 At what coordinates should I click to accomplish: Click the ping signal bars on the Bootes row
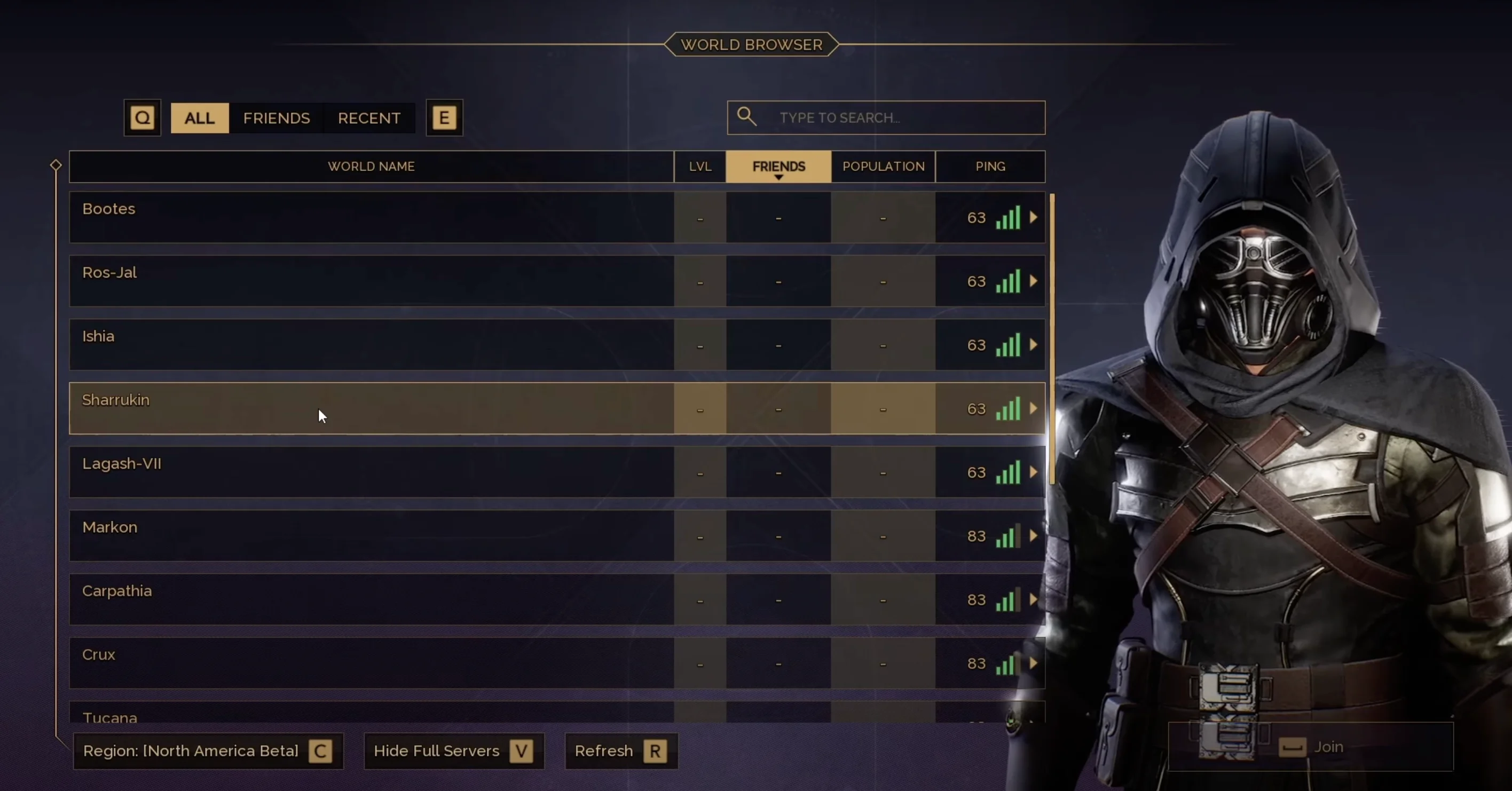pyautogui.click(x=1008, y=218)
